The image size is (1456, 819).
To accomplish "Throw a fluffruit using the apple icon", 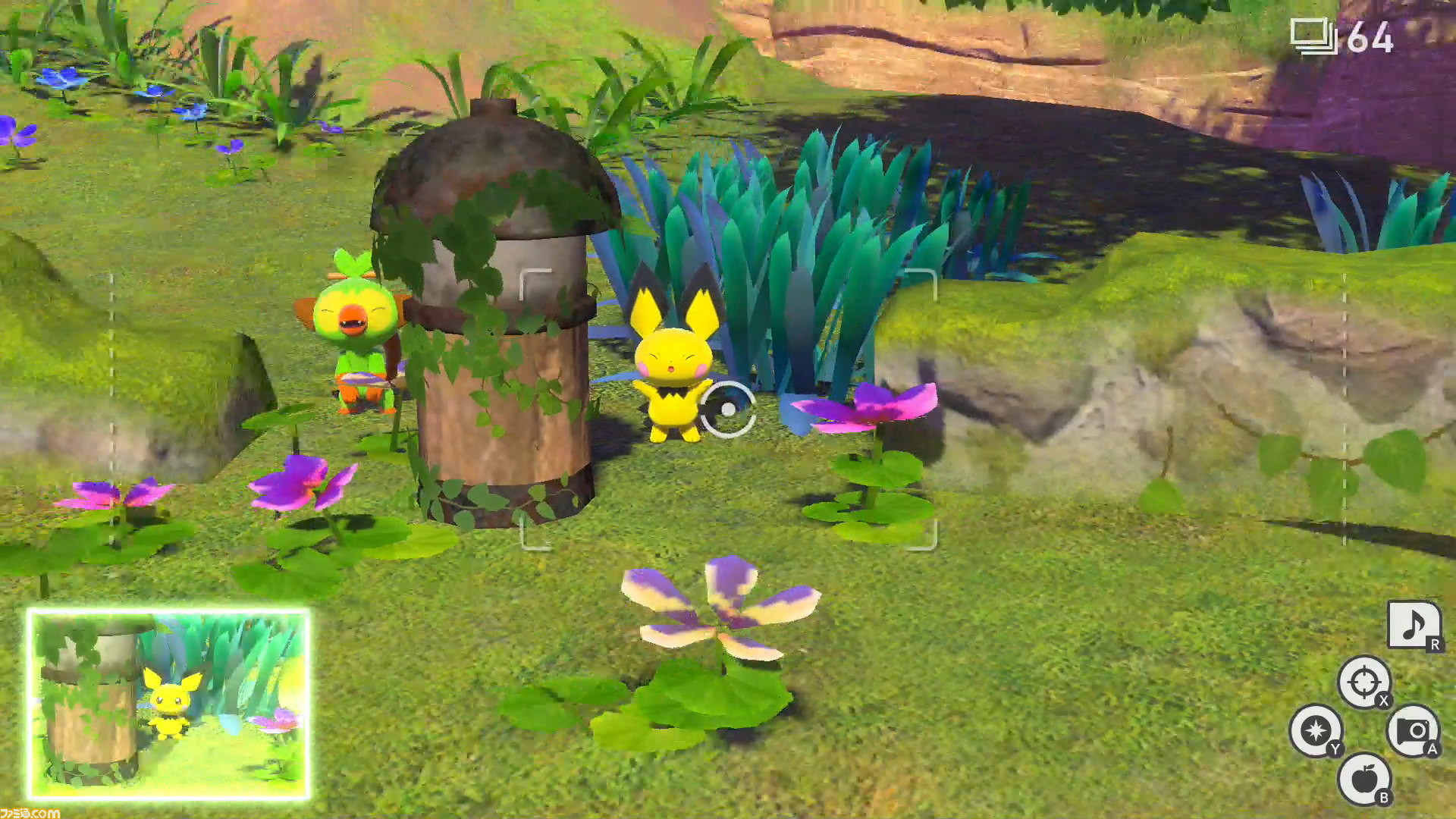I will tap(1363, 778).
